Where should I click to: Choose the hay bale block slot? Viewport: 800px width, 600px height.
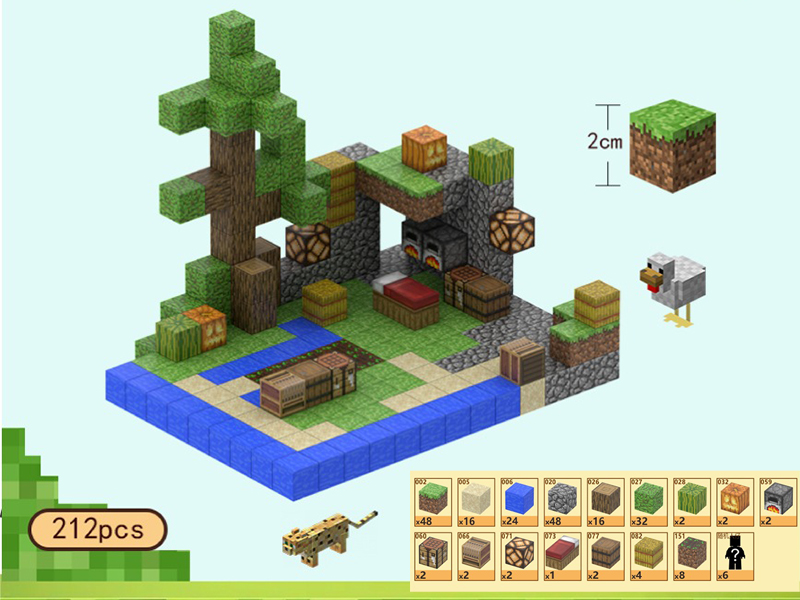649,555
